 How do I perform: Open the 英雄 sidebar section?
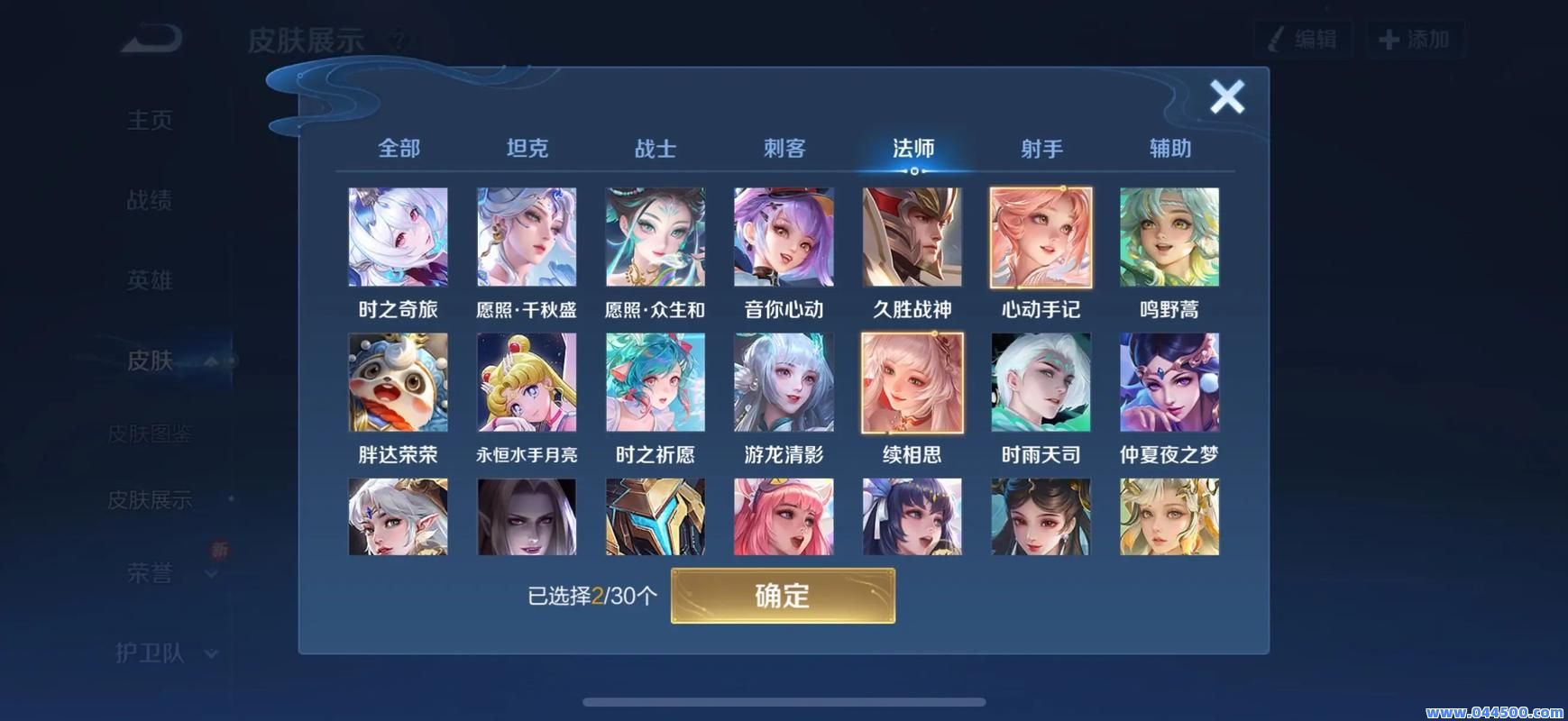(149, 279)
